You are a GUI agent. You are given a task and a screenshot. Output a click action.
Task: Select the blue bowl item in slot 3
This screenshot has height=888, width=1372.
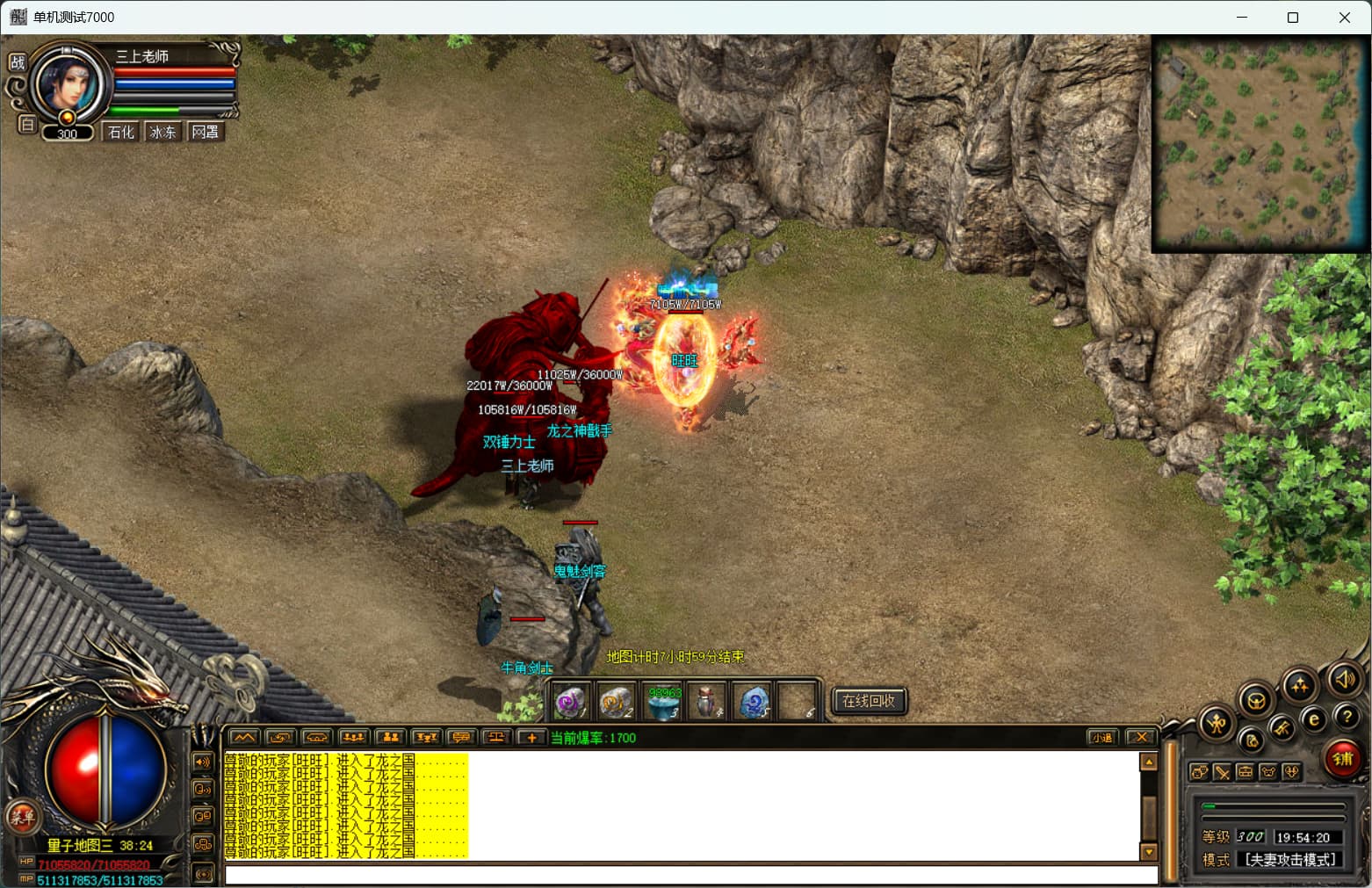(663, 703)
